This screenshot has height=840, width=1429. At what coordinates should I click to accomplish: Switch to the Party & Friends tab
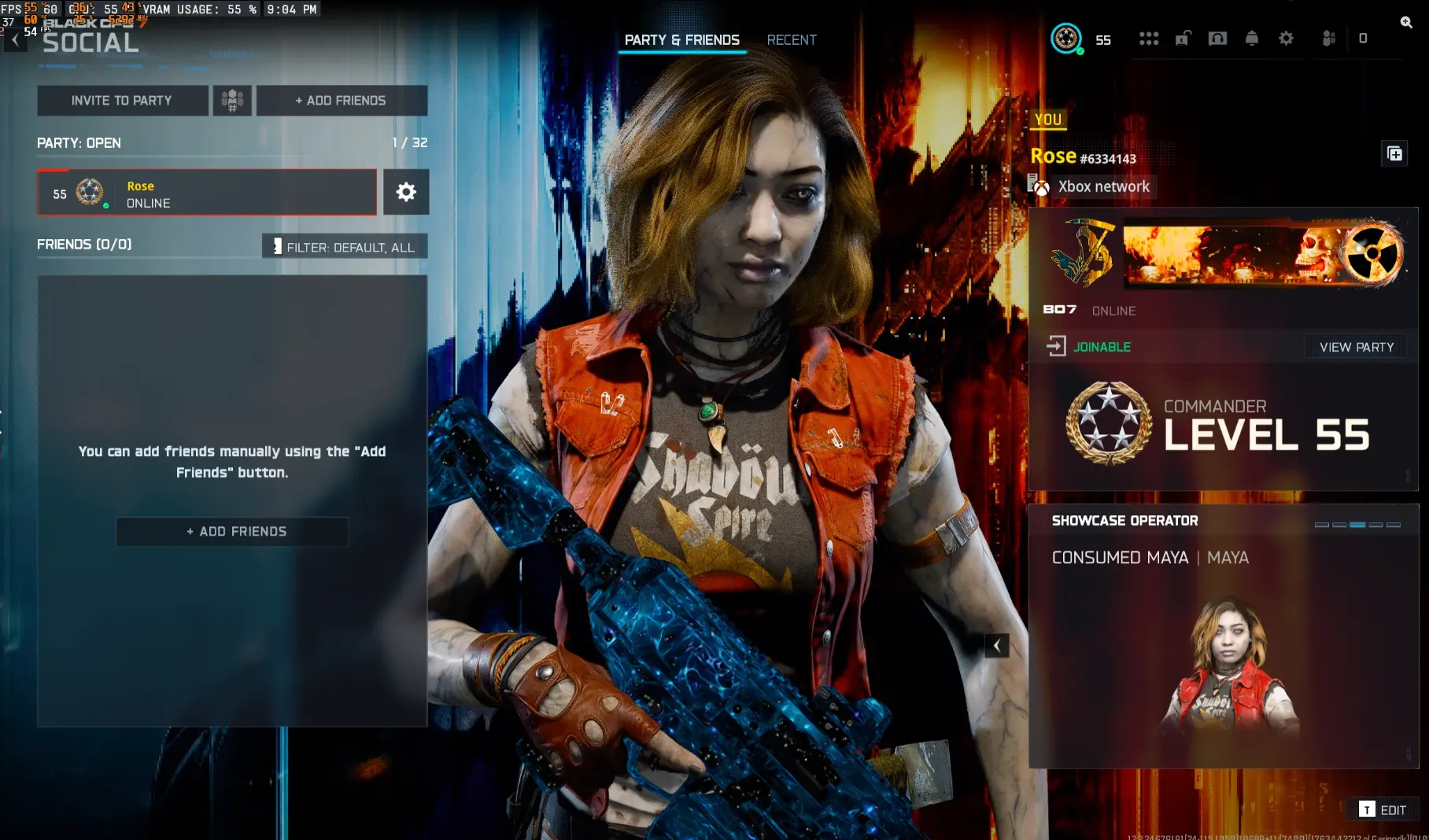(681, 40)
